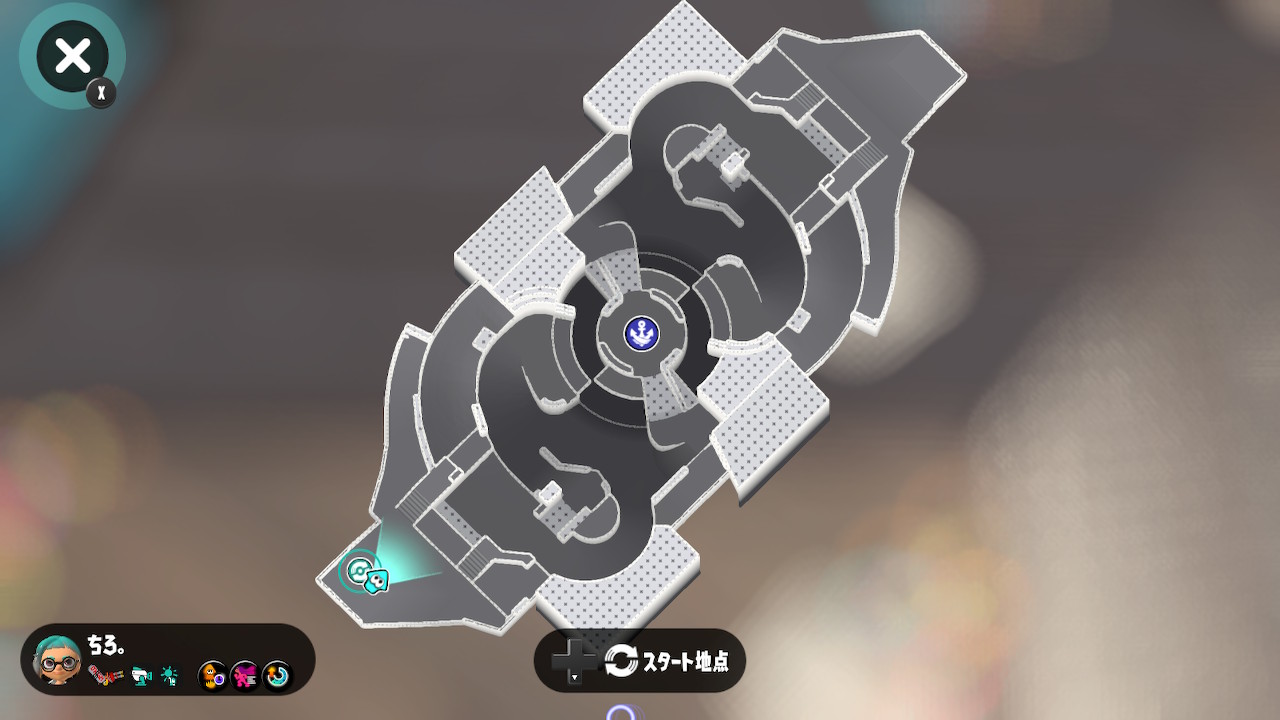This screenshot has width=1280, height=720.
Task: Select the blue circular arrow ability icon
Action: coord(277,677)
